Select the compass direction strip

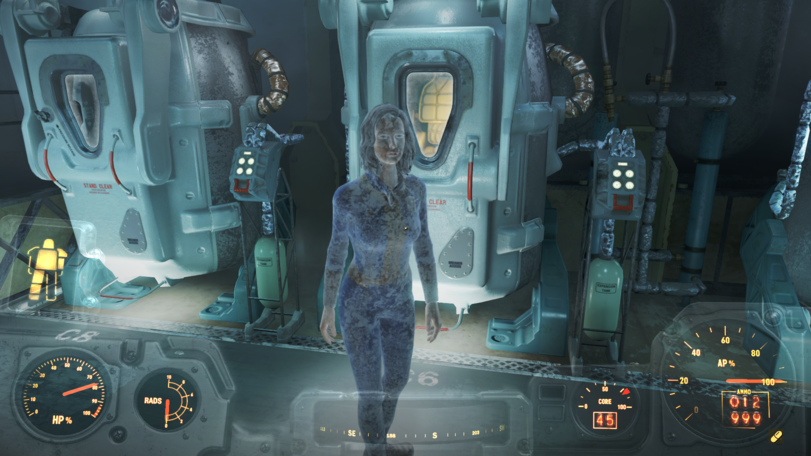tap(410, 434)
